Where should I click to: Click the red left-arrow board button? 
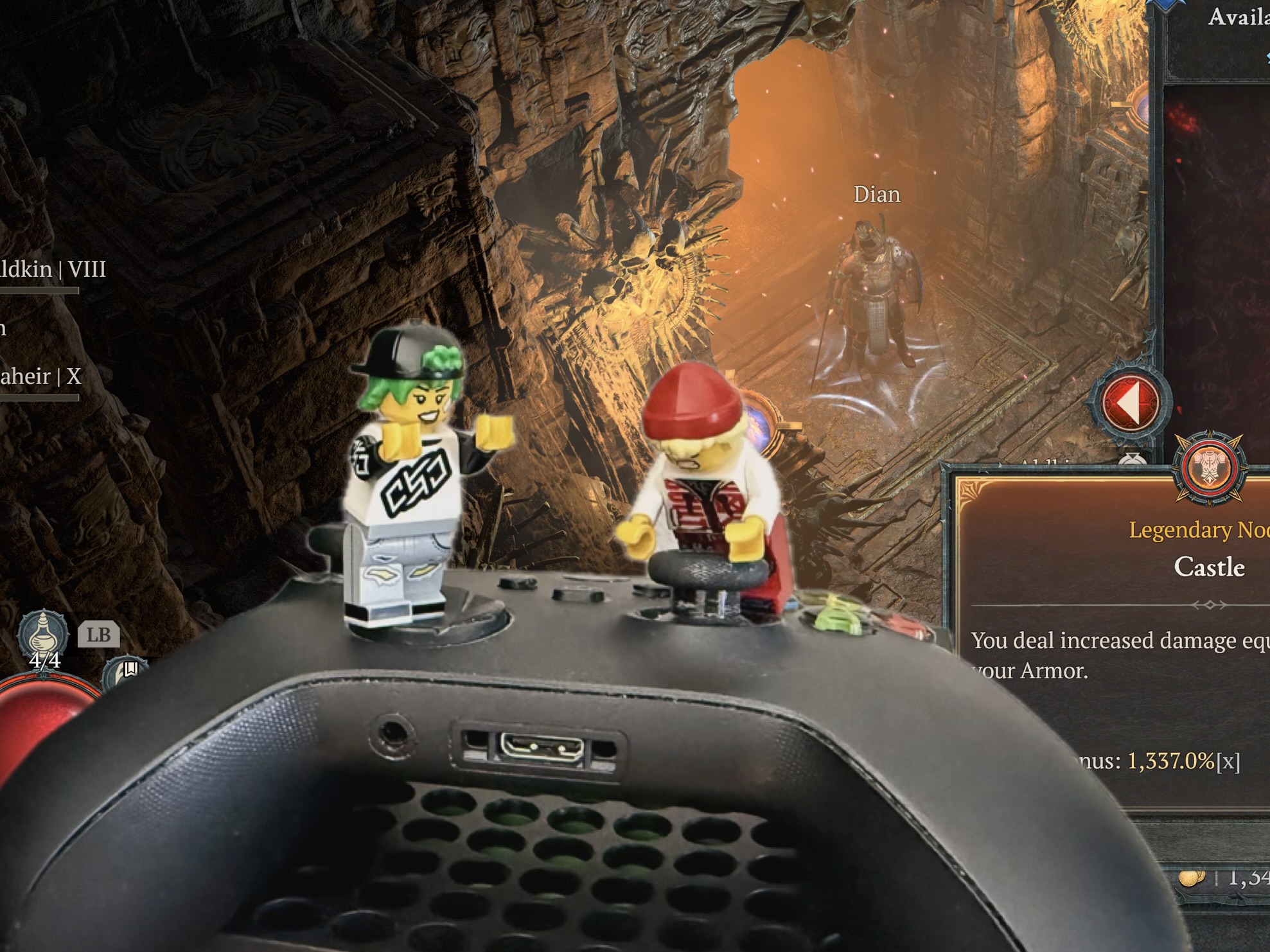[1130, 403]
